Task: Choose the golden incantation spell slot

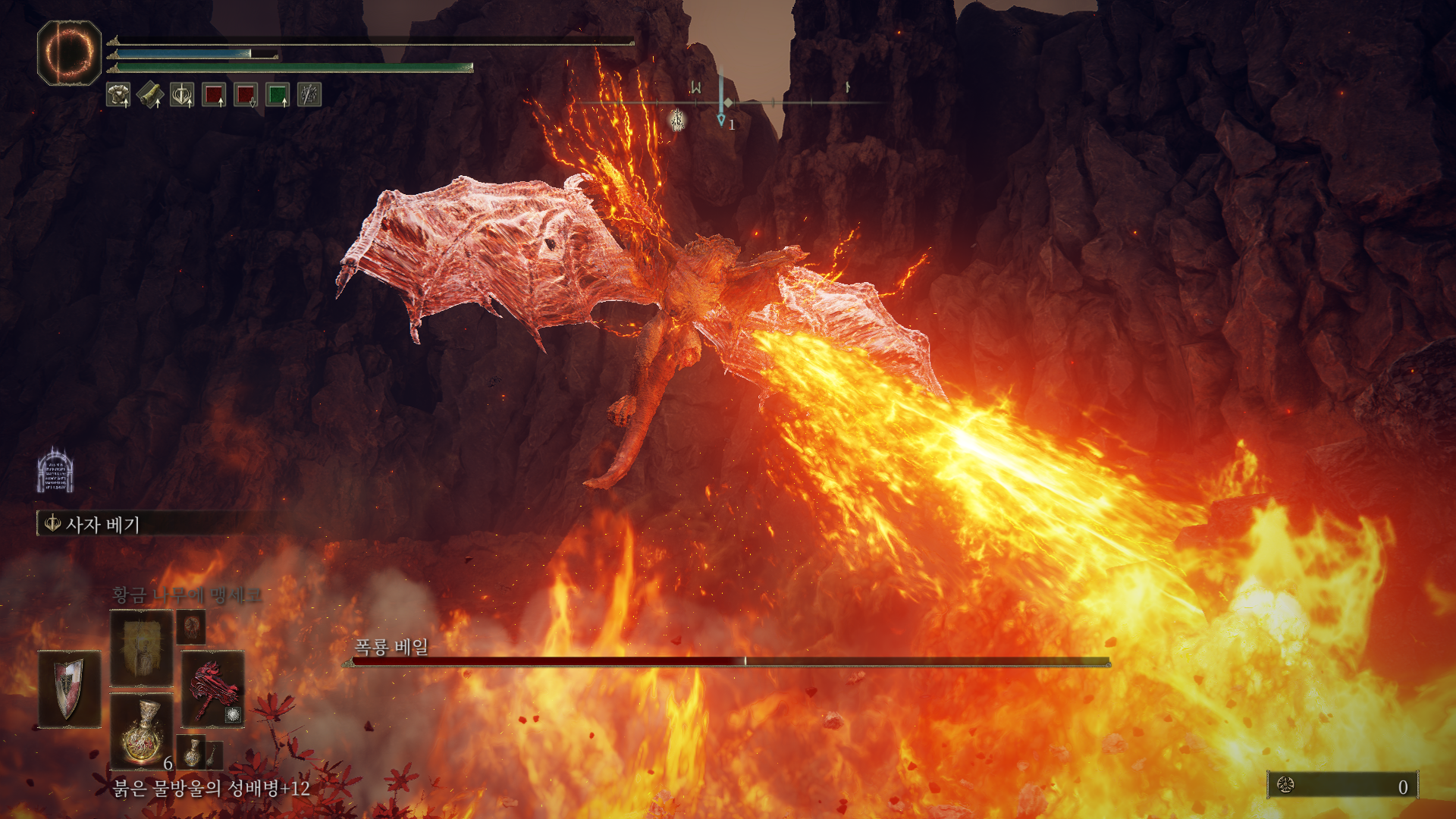Action: tap(141, 648)
